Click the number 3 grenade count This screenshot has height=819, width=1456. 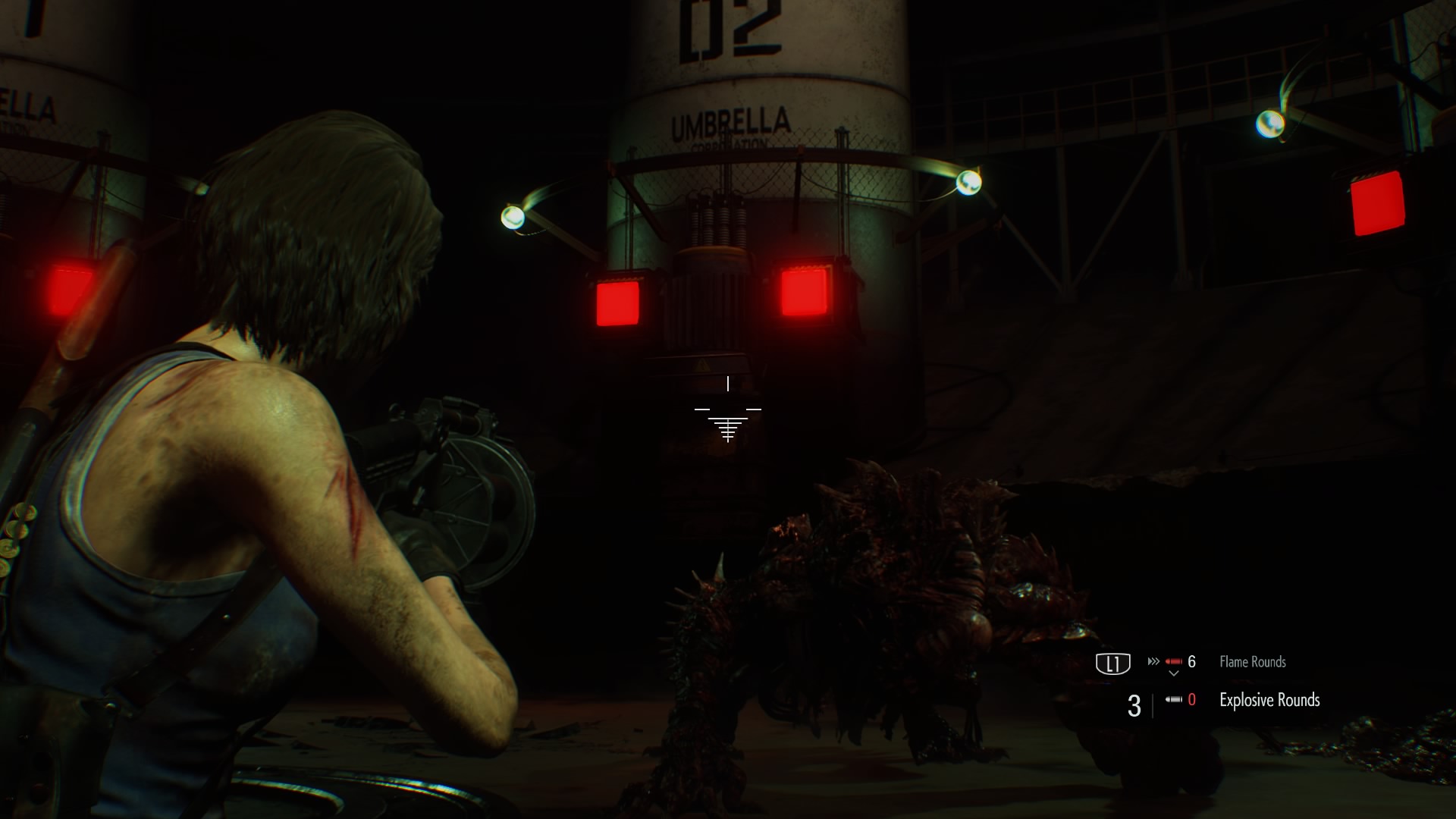pyautogui.click(x=1133, y=704)
